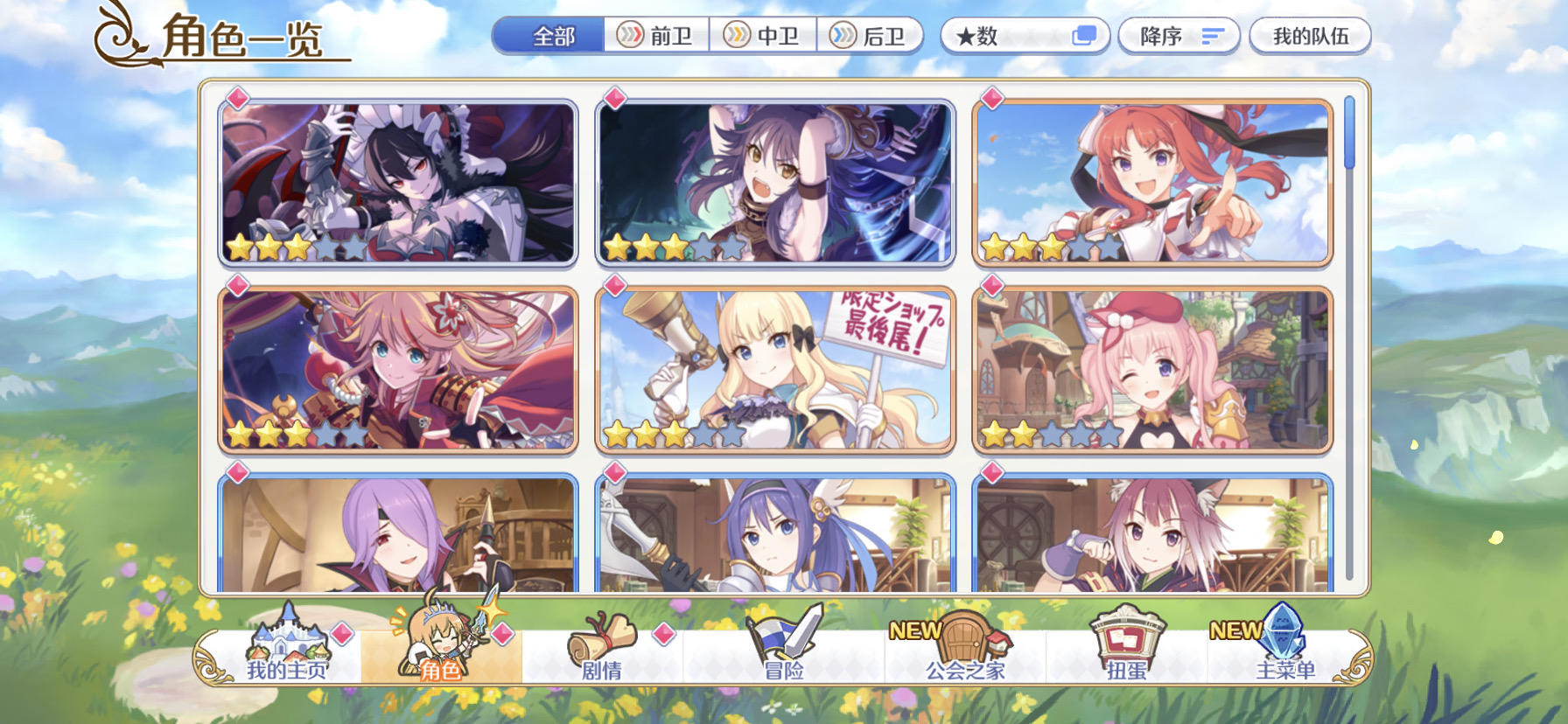Select the blonde character holding a signboard
This screenshot has height=724, width=1568.
click(x=774, y=367)
